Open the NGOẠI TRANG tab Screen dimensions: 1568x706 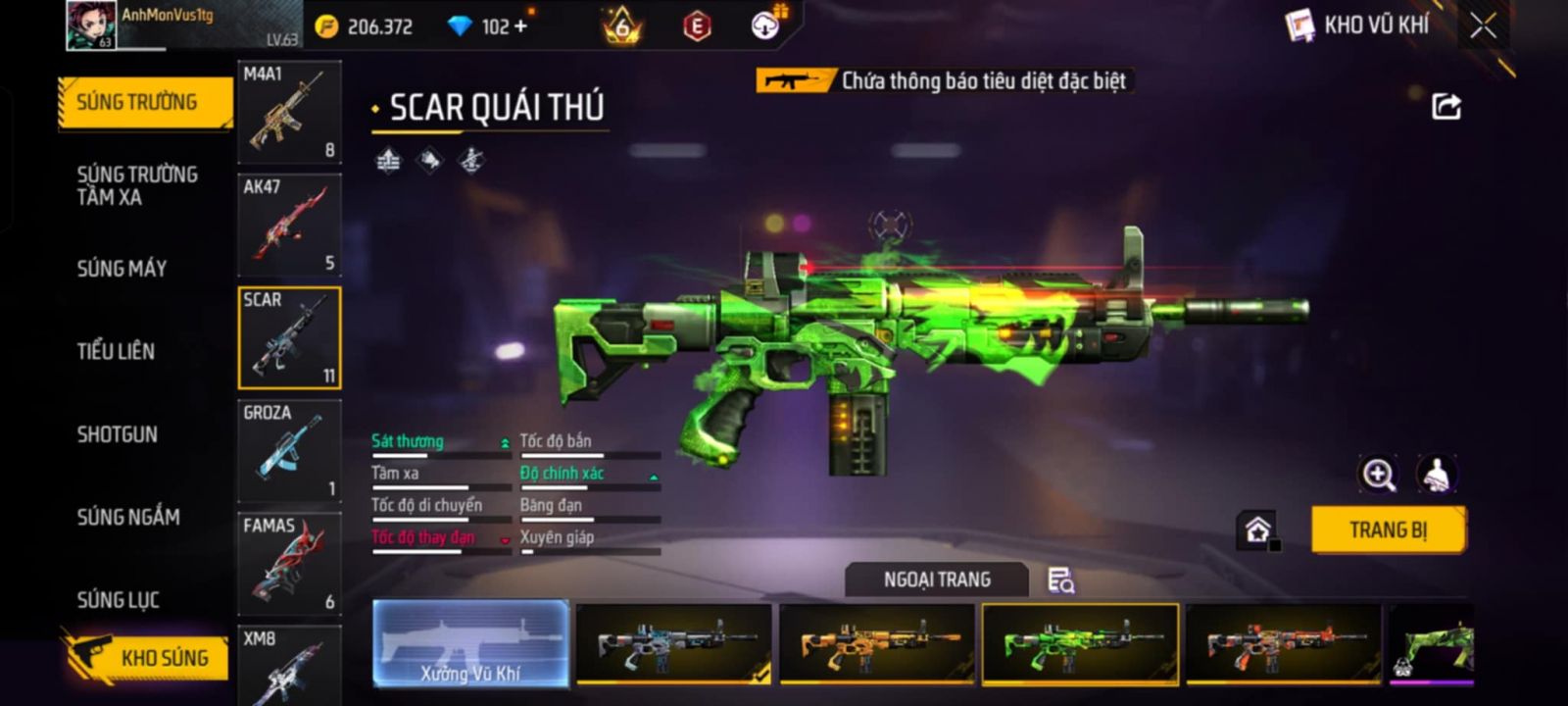pos(937,580)
